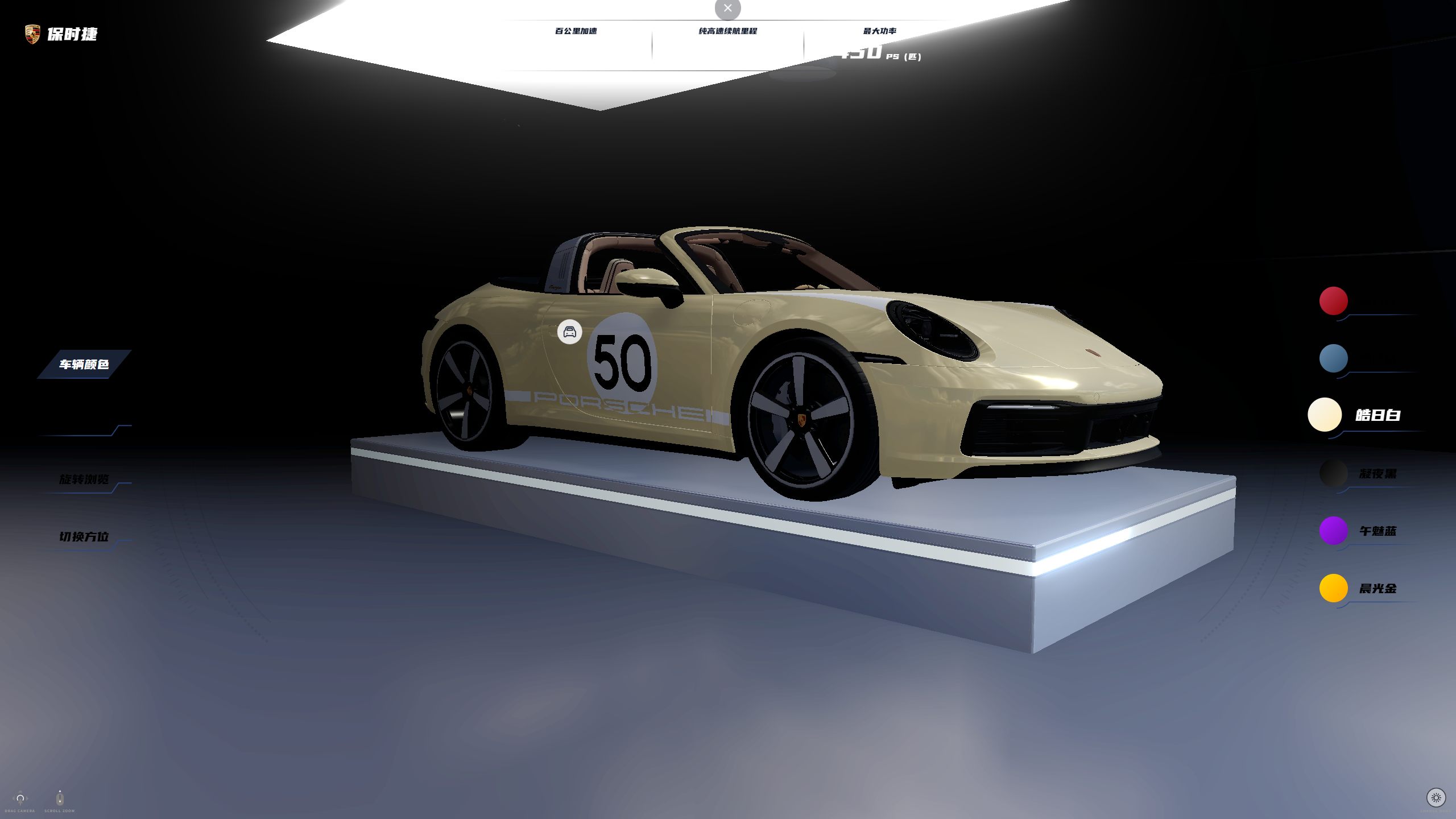This screenshot has width=1456, height=819.
Task: Choose the 切换方位 switch angle option
Action: click(84, 536)
